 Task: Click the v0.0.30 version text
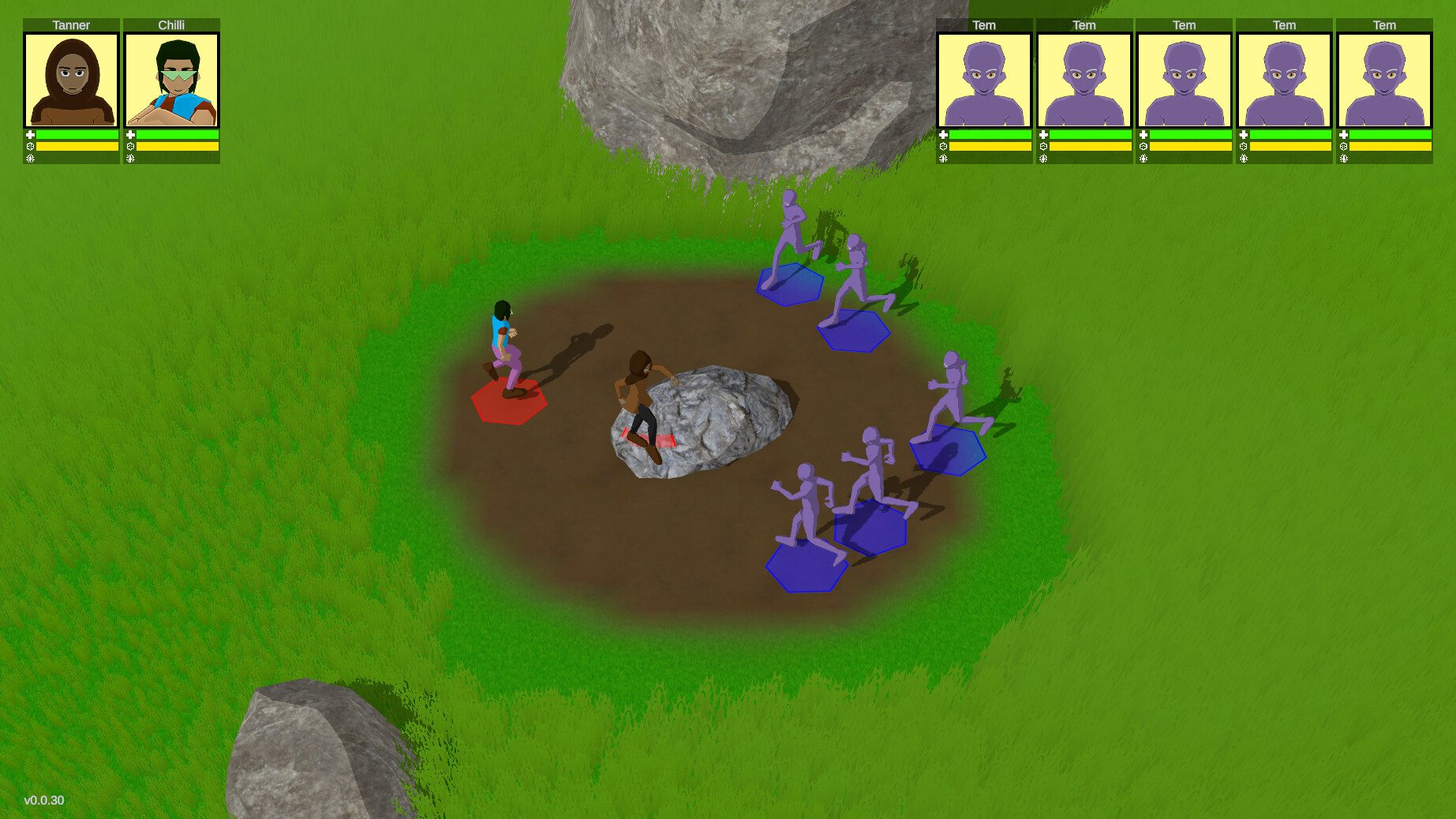click(43, 799)
